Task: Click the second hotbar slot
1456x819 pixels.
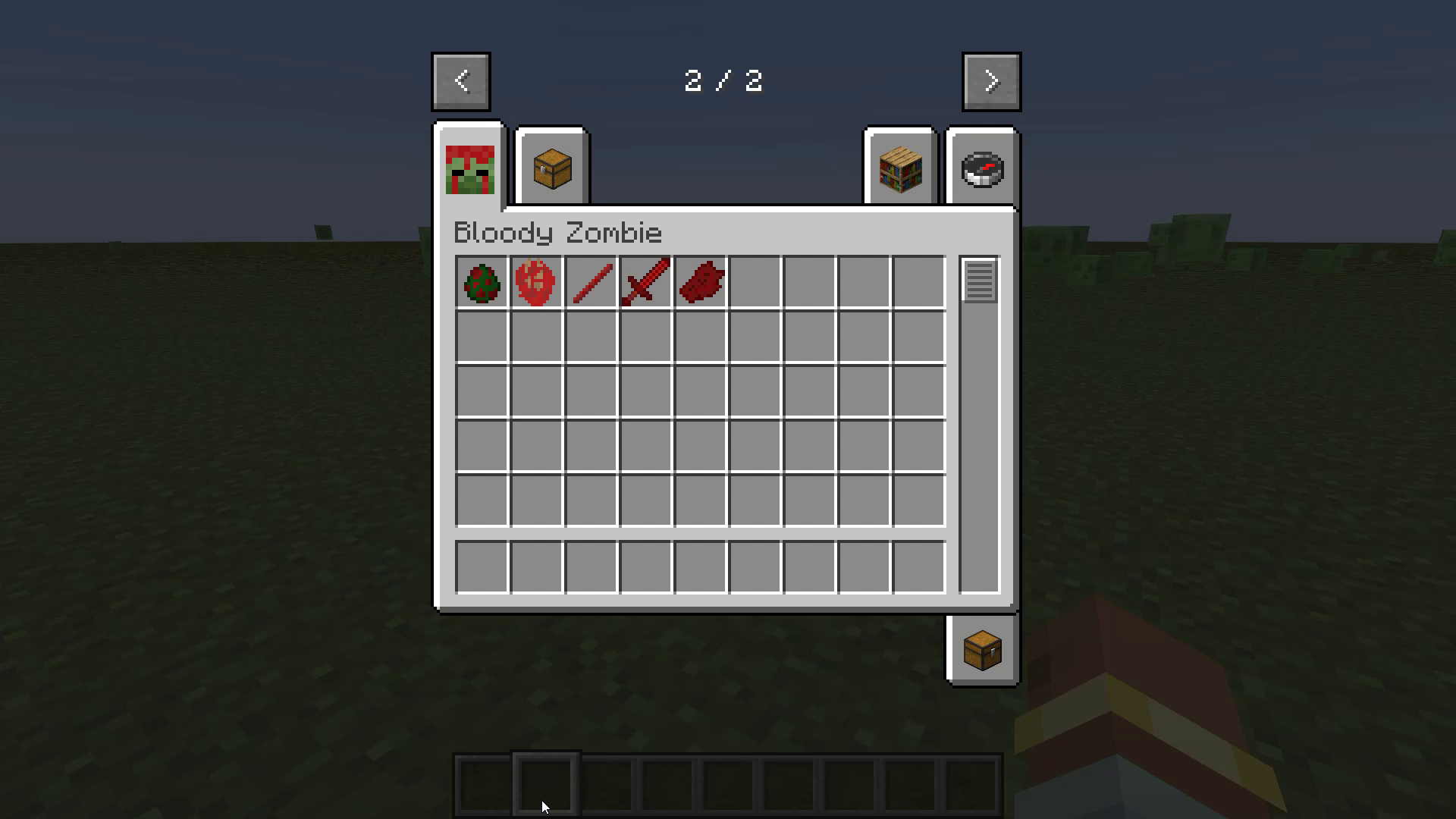Action: coord(544,786)
